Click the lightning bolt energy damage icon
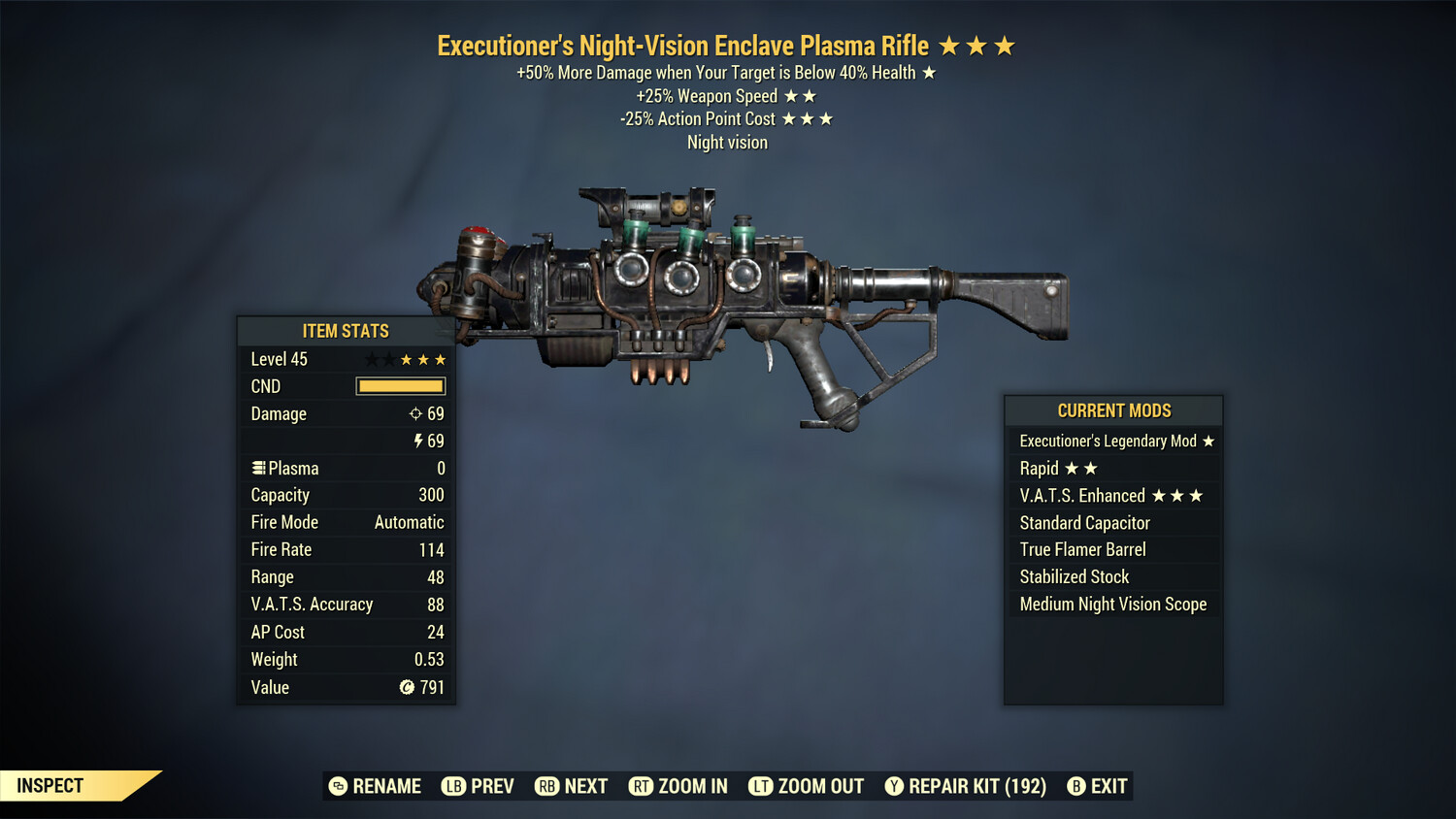This screenshot has height=819, width=1456. coord(417,441)
